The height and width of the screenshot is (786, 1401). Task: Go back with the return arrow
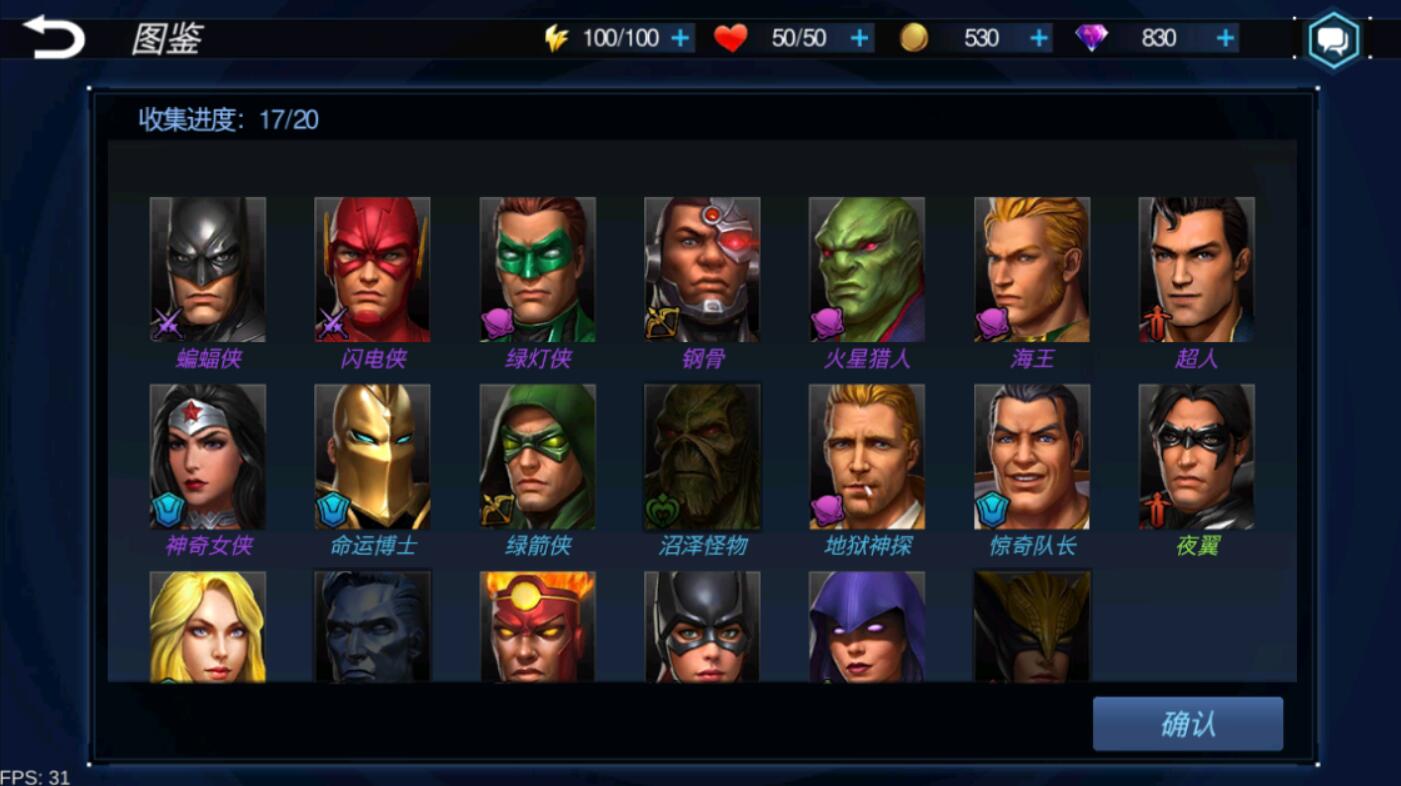(x=54, y=37)
